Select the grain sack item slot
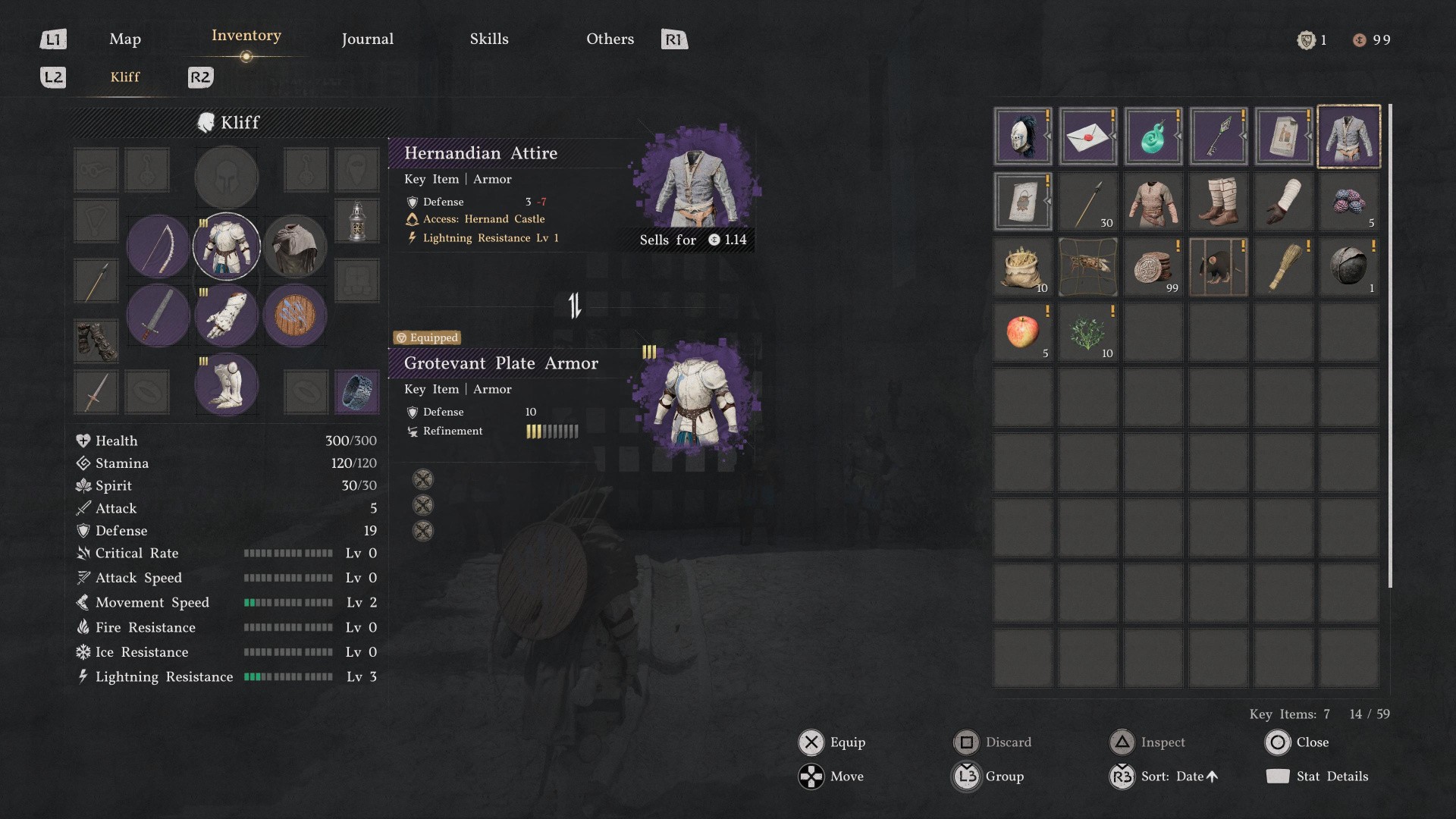This screenshot has width=1456, height=819. pos(1022,267)
